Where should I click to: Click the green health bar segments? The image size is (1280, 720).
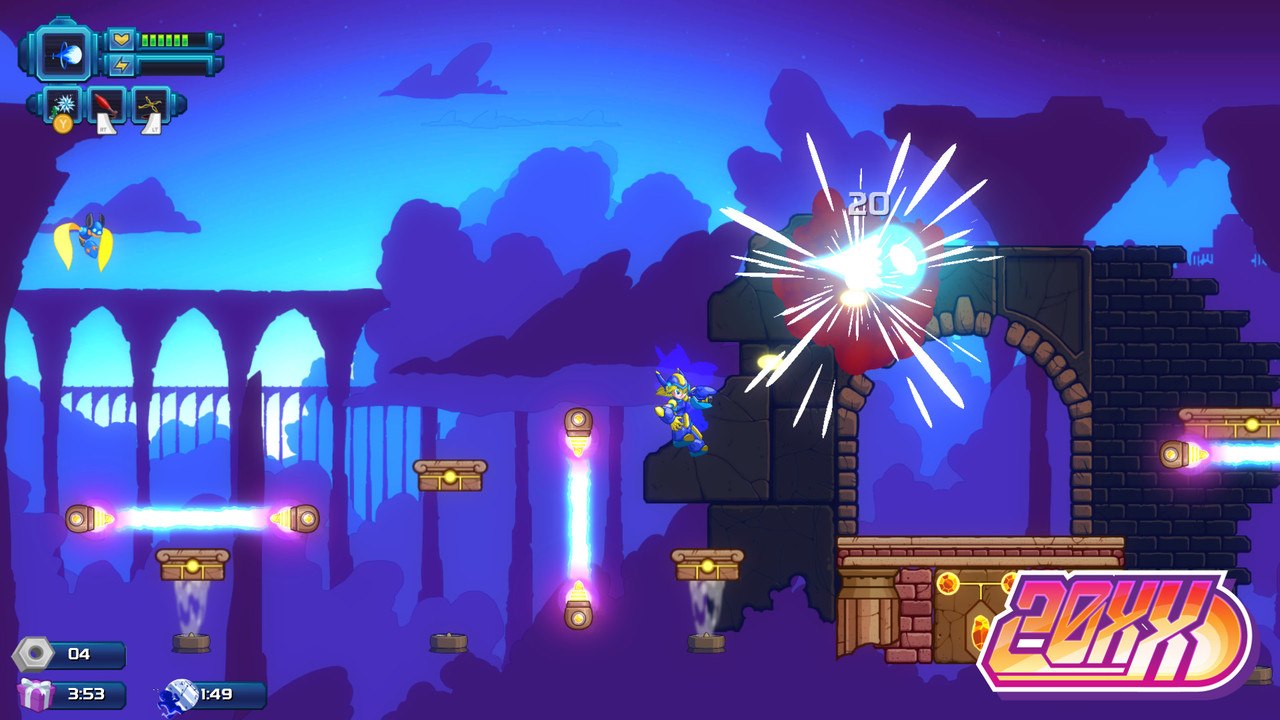165,40
